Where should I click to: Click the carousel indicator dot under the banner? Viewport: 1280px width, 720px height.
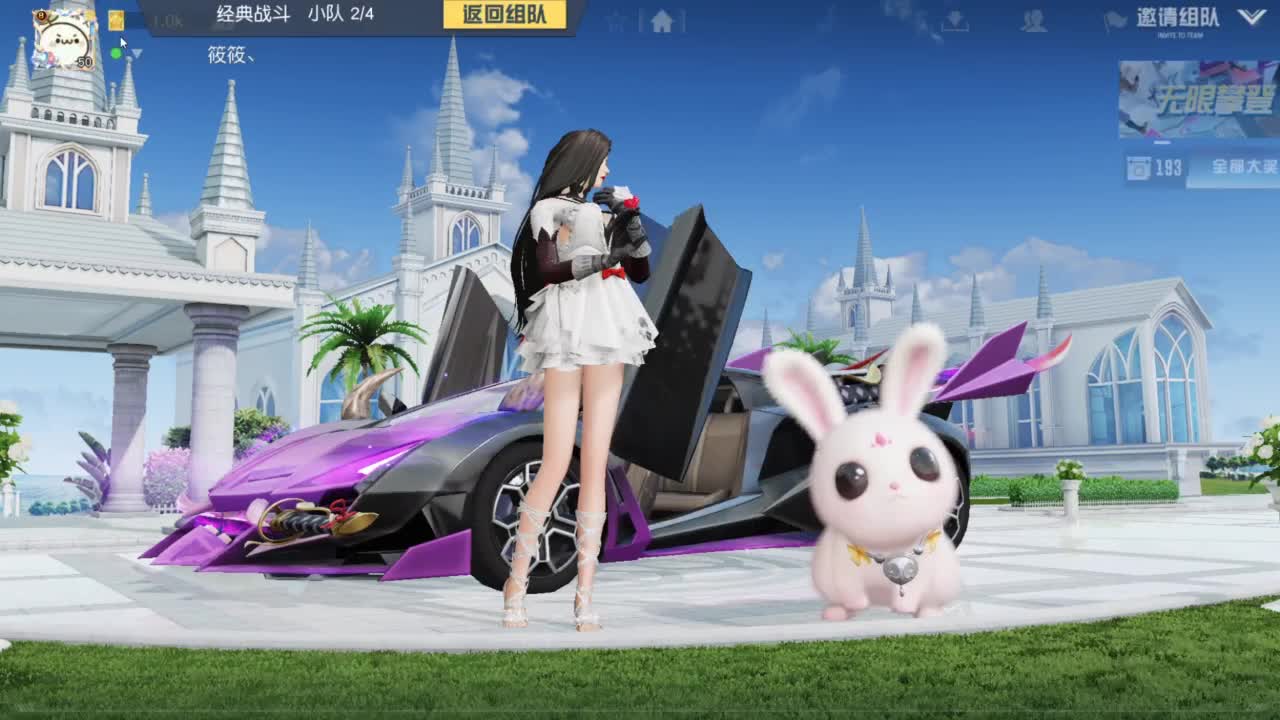tap(1161, 142)
